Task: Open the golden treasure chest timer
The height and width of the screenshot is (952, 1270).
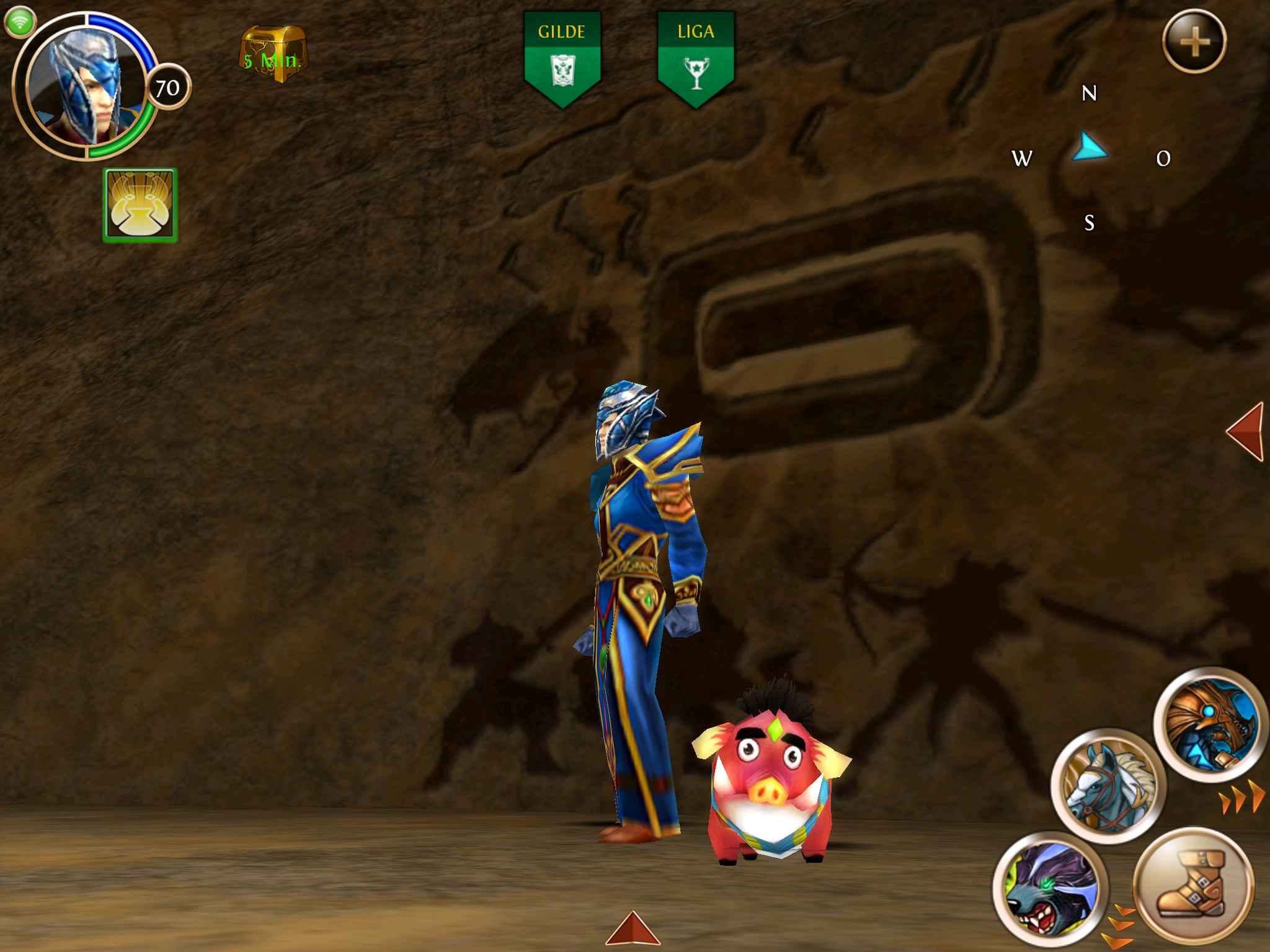Action: (273, 55)
